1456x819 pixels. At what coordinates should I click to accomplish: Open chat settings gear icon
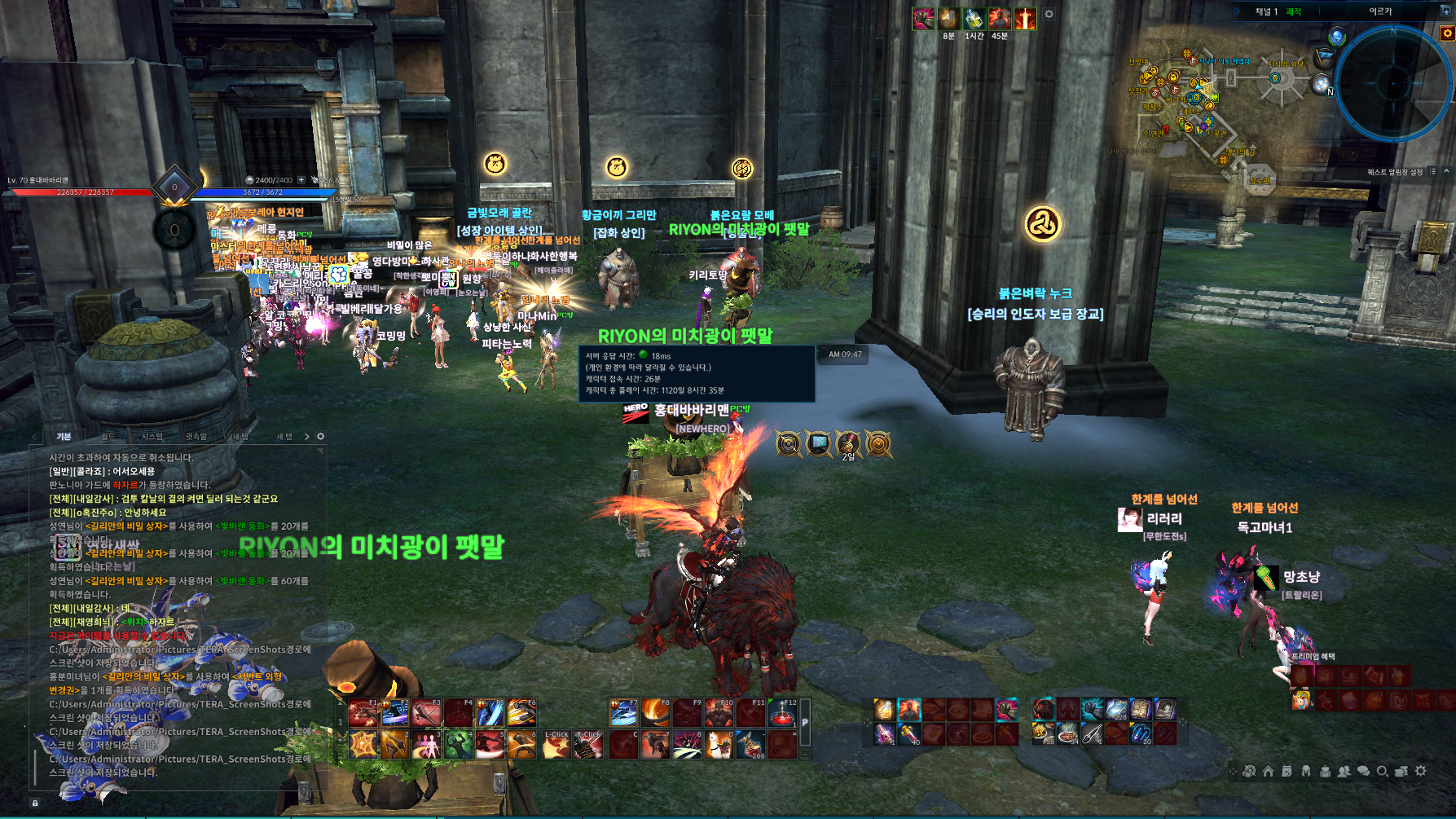(320, 437)
